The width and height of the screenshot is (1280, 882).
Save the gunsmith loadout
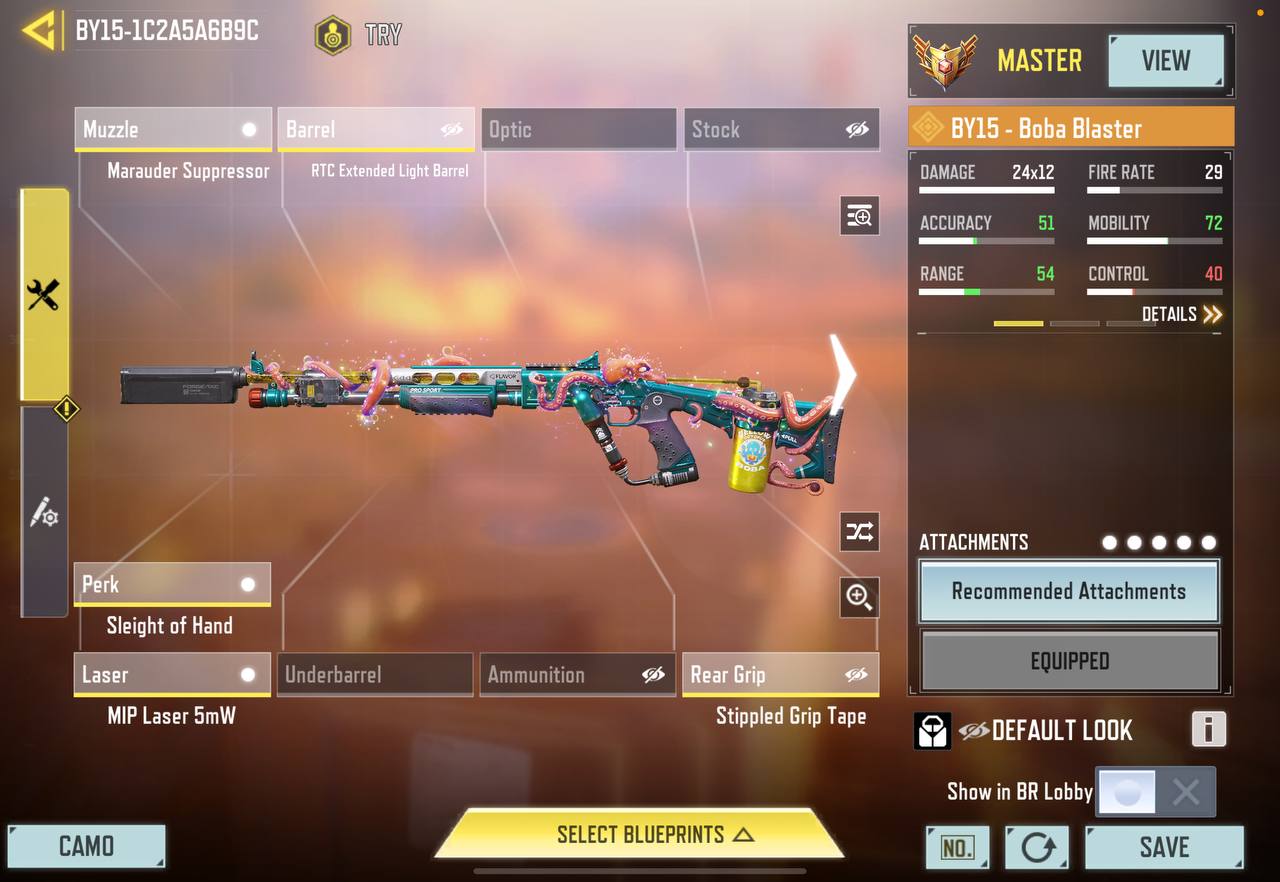[x=1164, y=848]
